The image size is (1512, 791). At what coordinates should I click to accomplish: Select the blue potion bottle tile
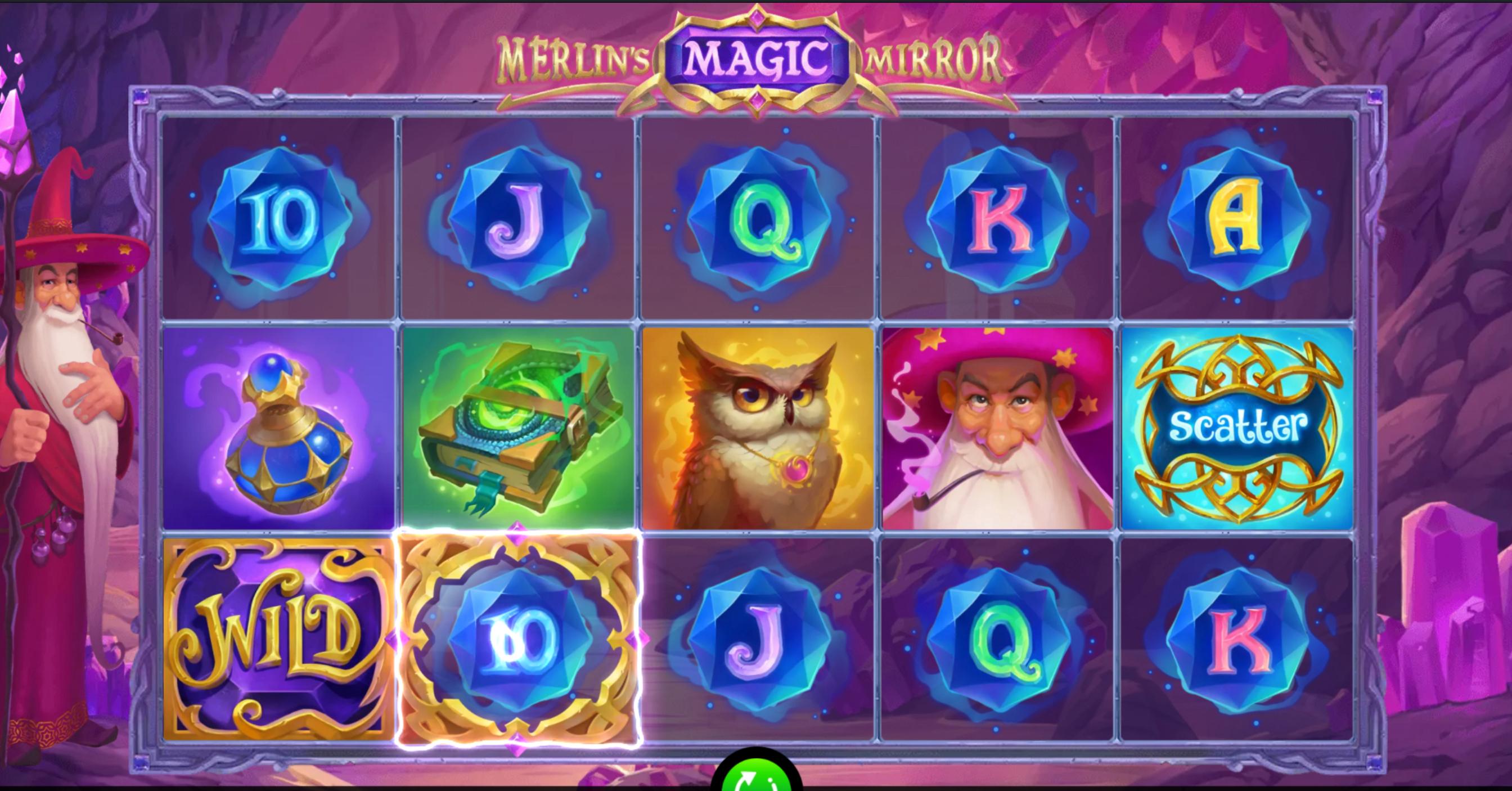[278, 428]
